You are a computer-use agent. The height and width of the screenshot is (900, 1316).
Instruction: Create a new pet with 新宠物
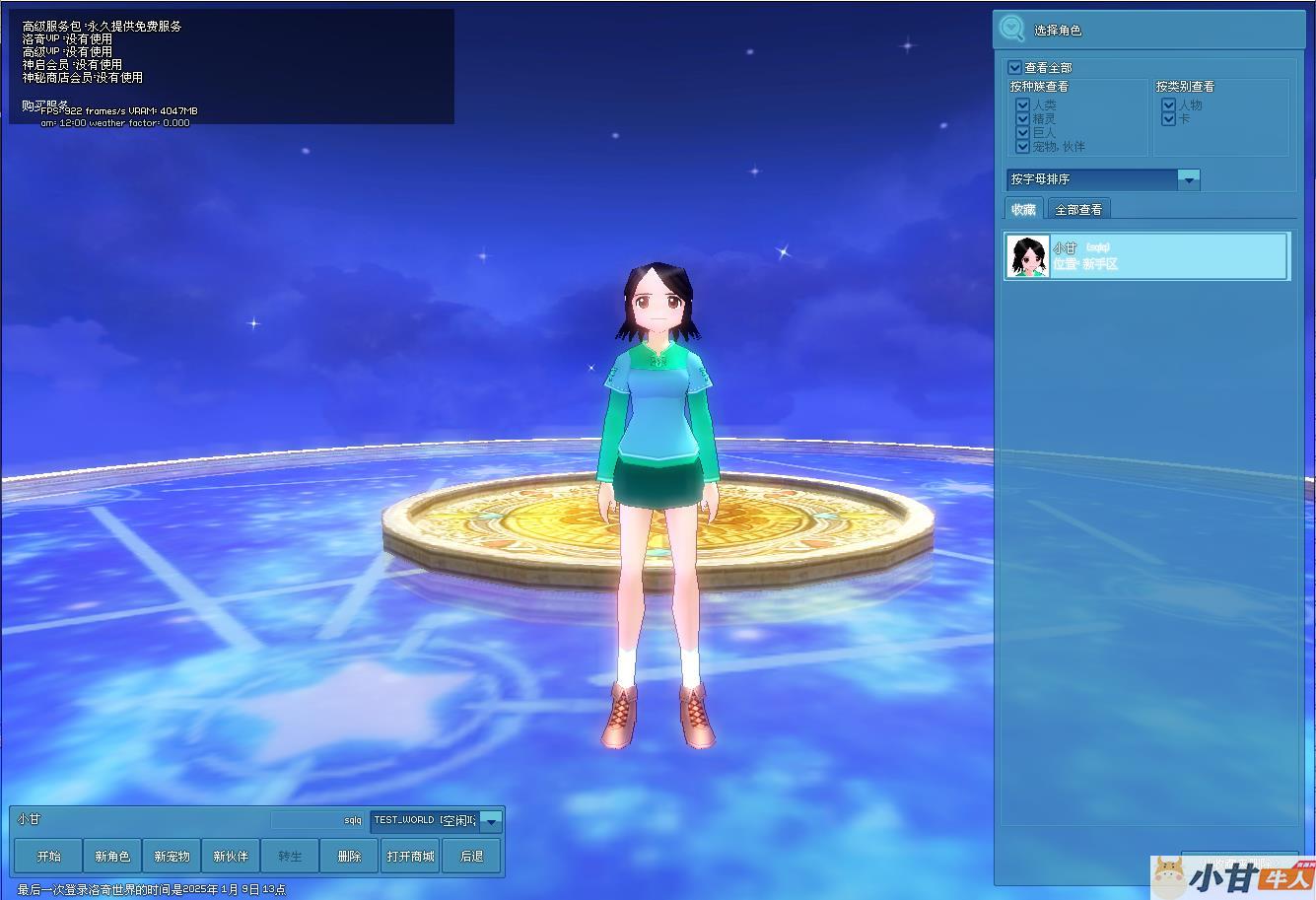click(172, 856)
